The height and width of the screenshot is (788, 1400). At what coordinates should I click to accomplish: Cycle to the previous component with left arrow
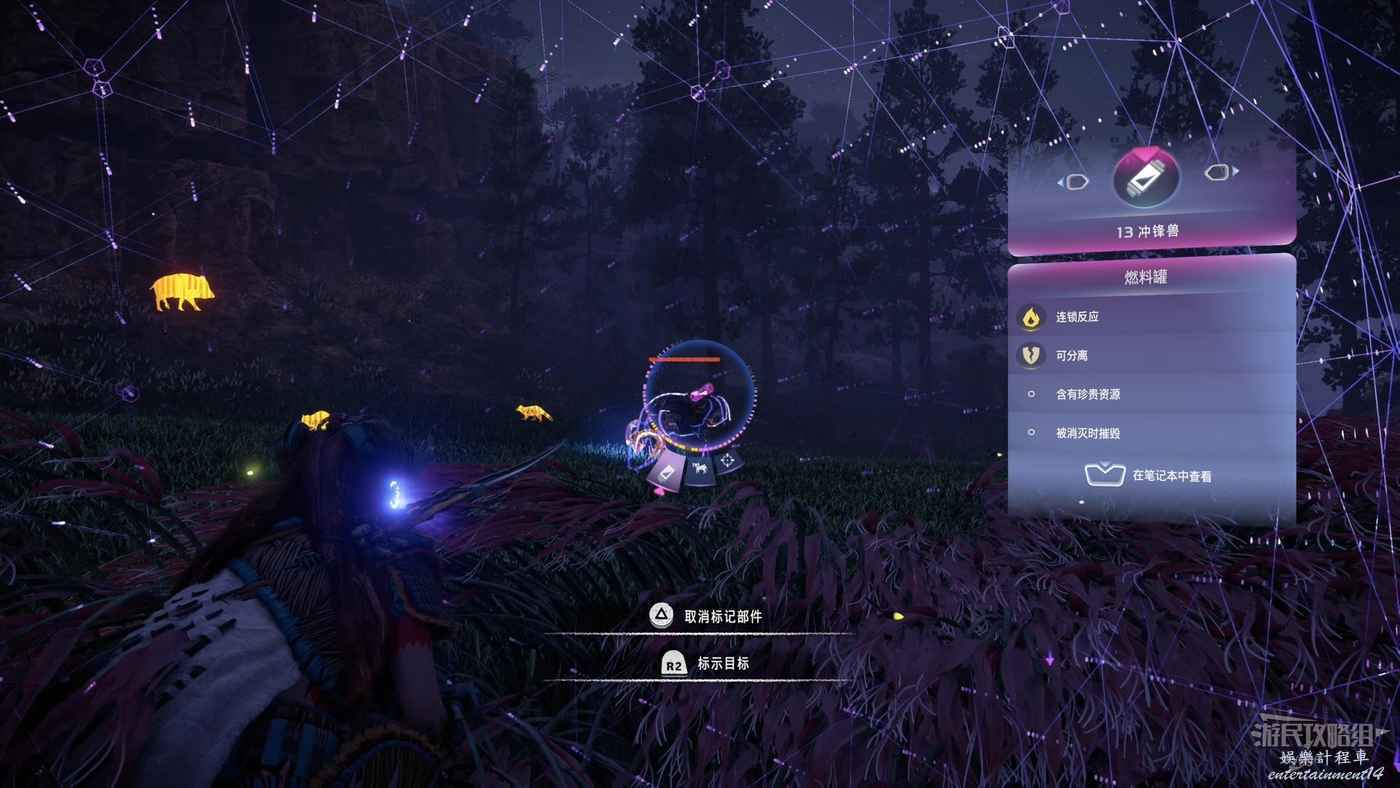(x=1074, y=182)
